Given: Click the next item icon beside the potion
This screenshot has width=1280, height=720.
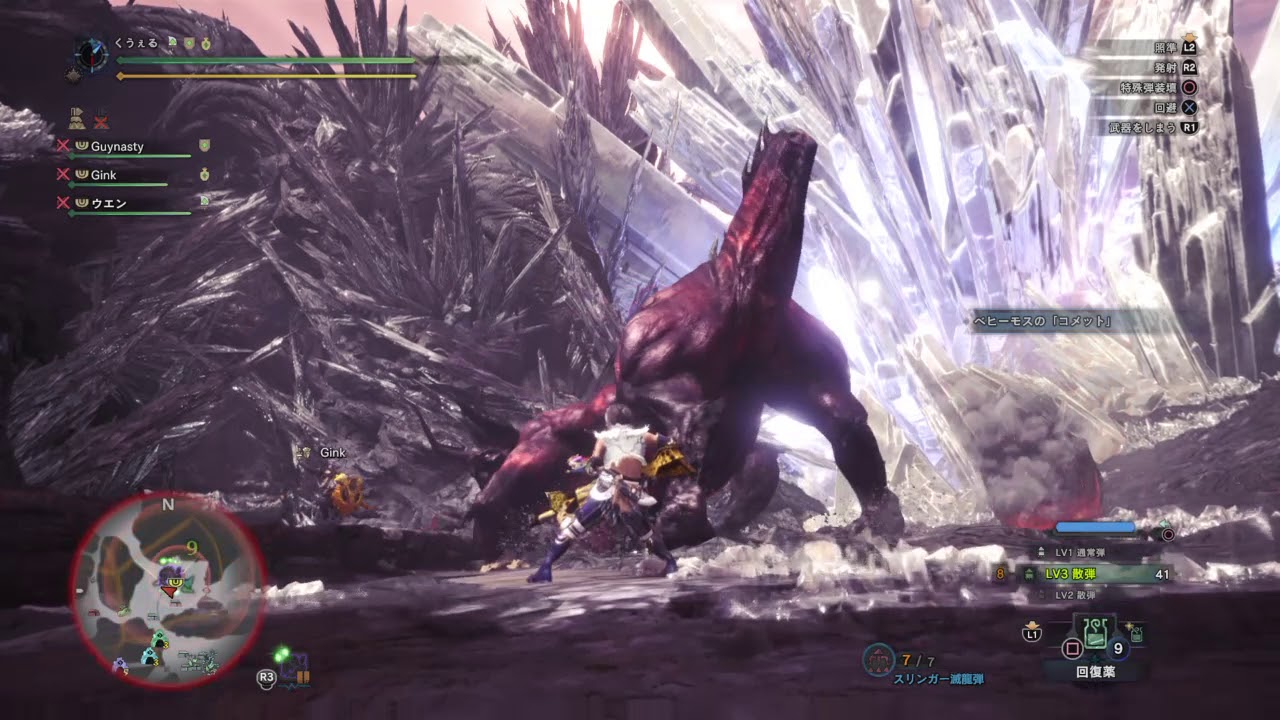Looking at the screenshot, I should pos(1135,635).
